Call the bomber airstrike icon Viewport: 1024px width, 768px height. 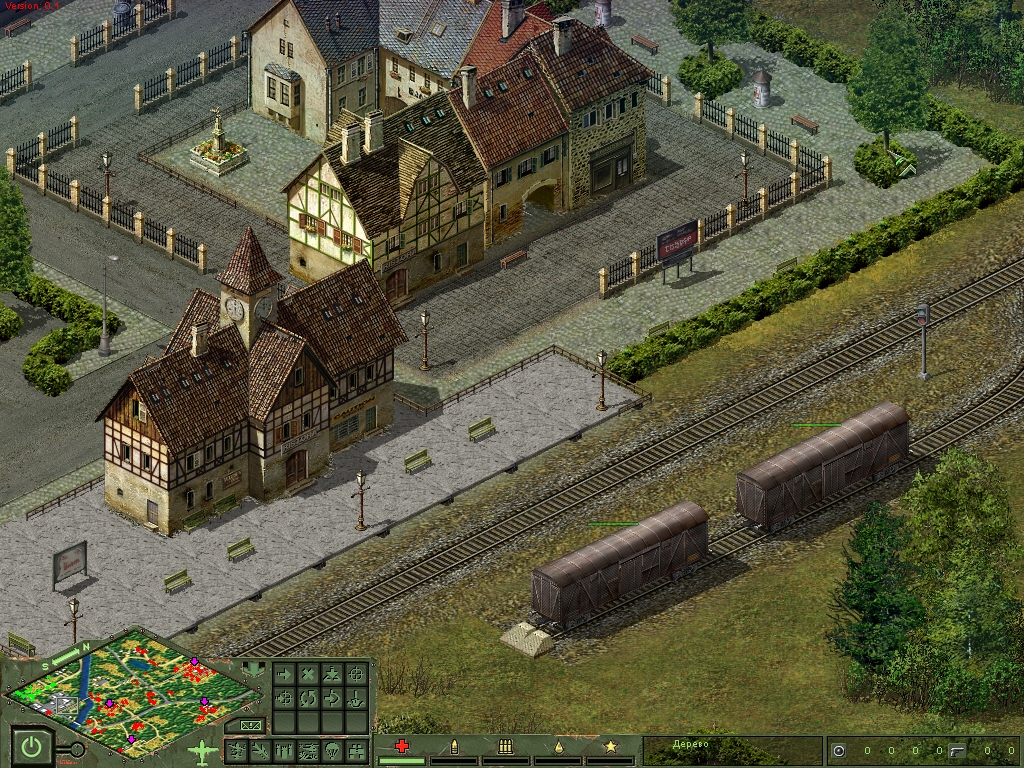click(236, 750)
